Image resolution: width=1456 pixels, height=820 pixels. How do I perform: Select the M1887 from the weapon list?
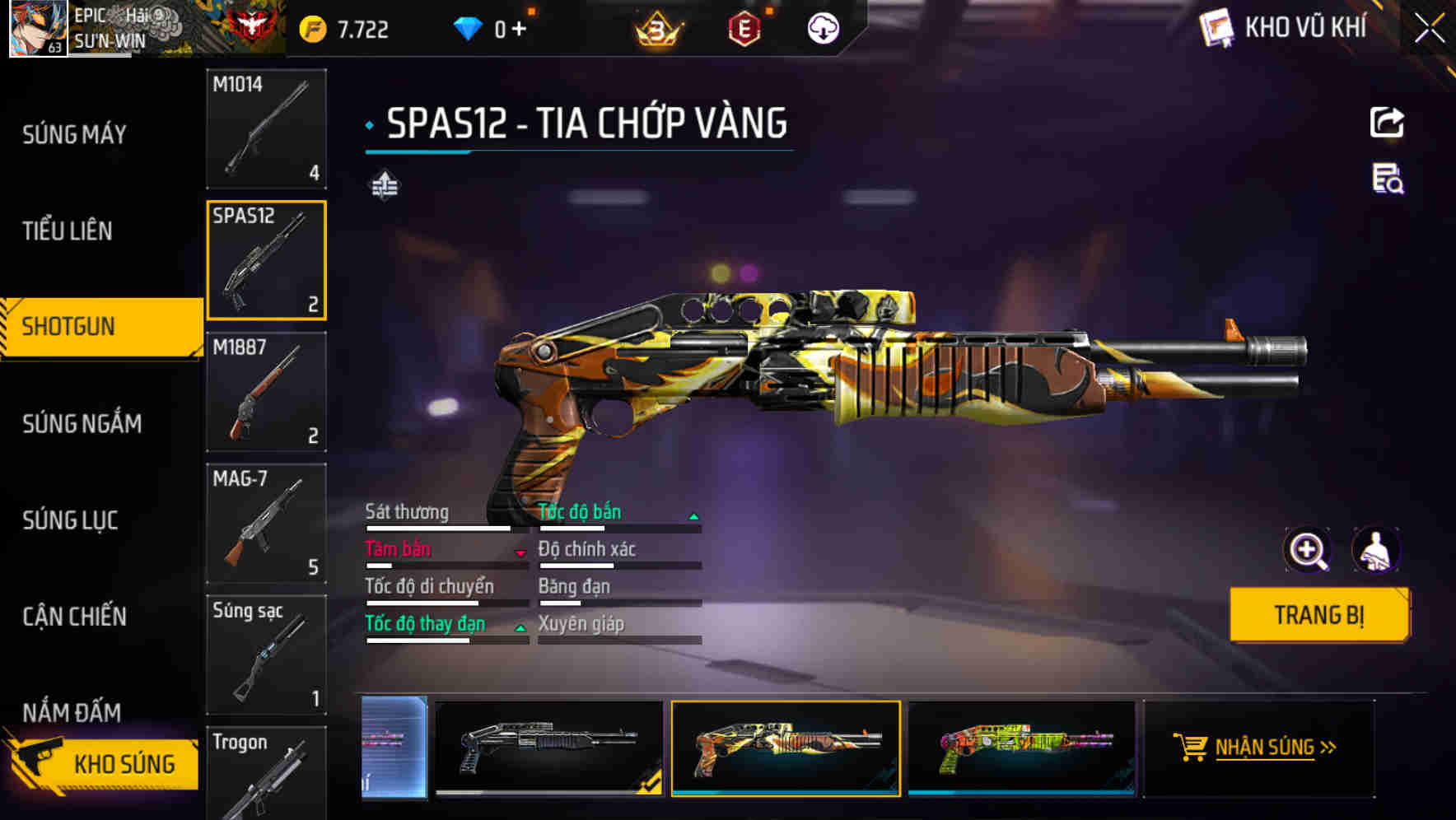click(x=266, y=393)
